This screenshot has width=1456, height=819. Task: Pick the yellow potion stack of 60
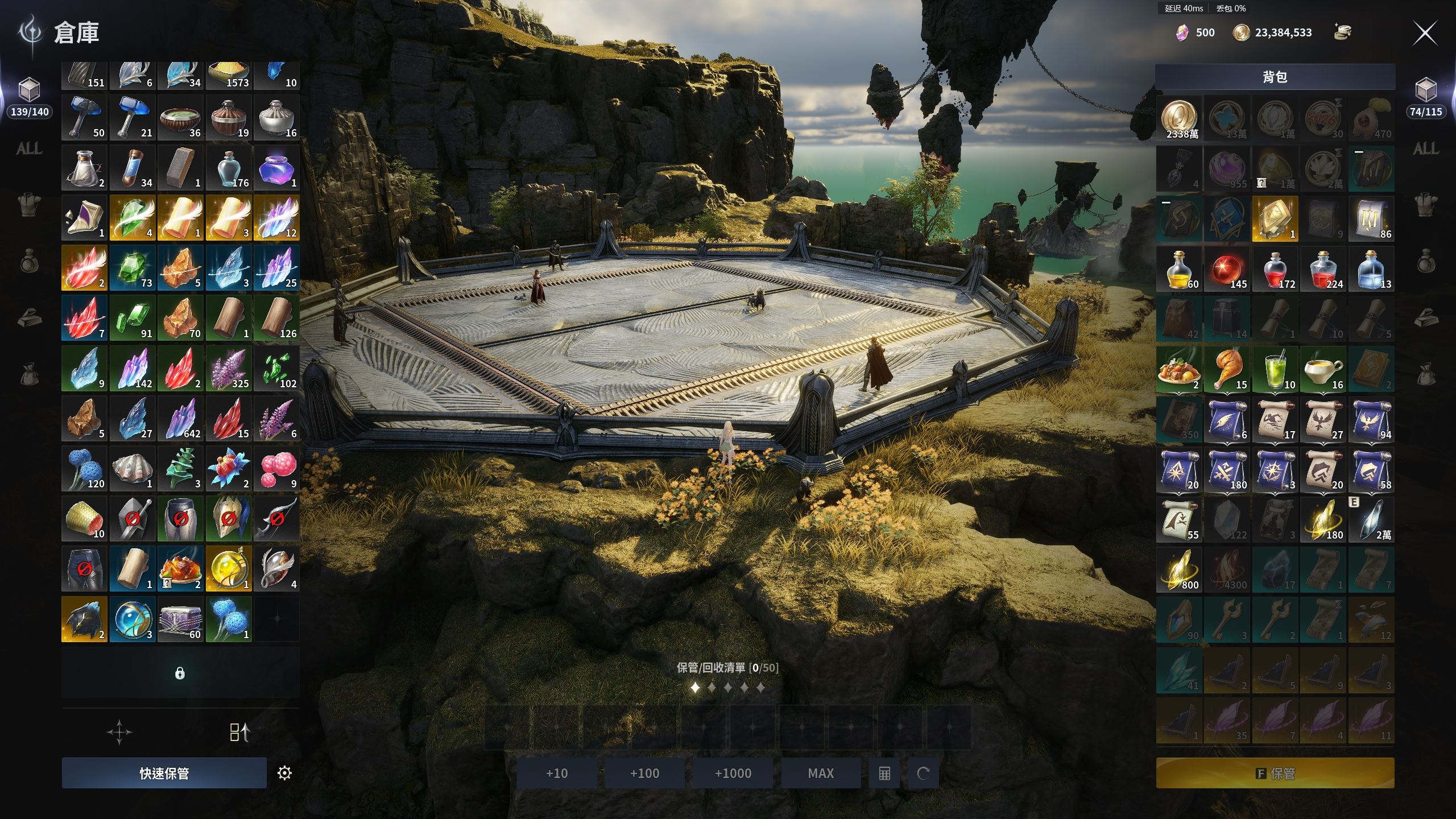click(x=1179, y=268)
